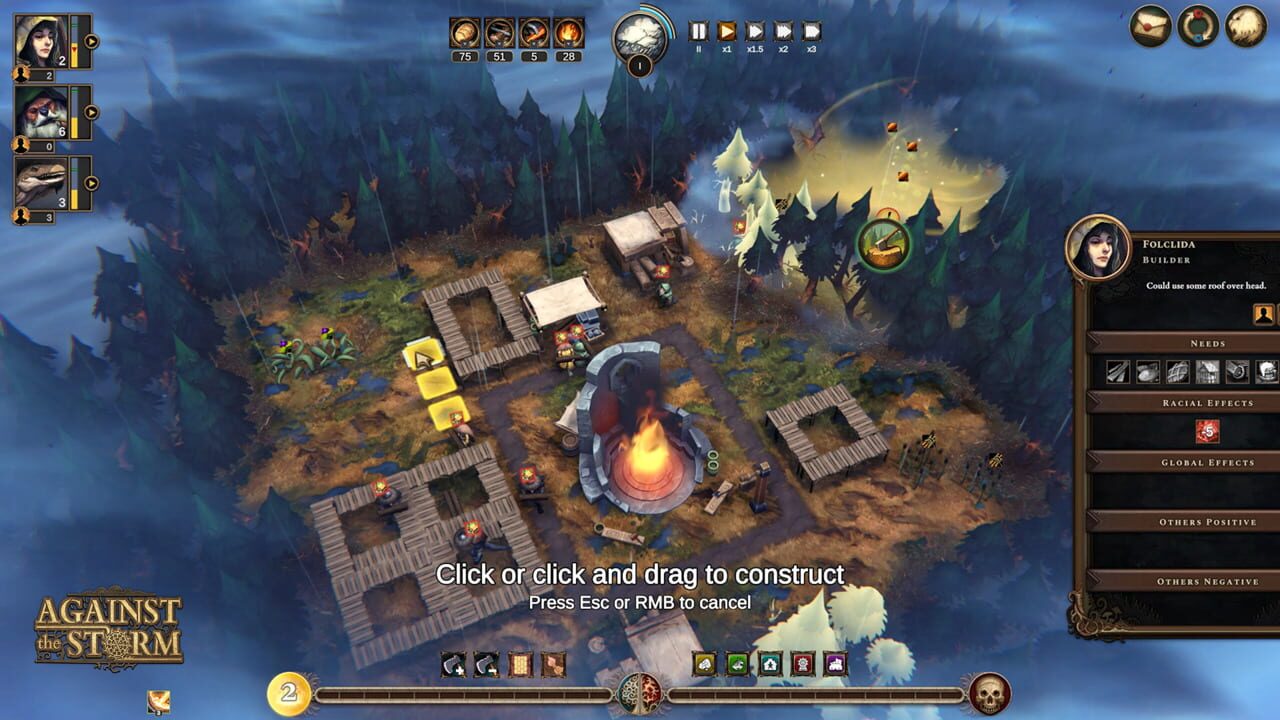Click the eagle head icon

tap(1246, 26)
